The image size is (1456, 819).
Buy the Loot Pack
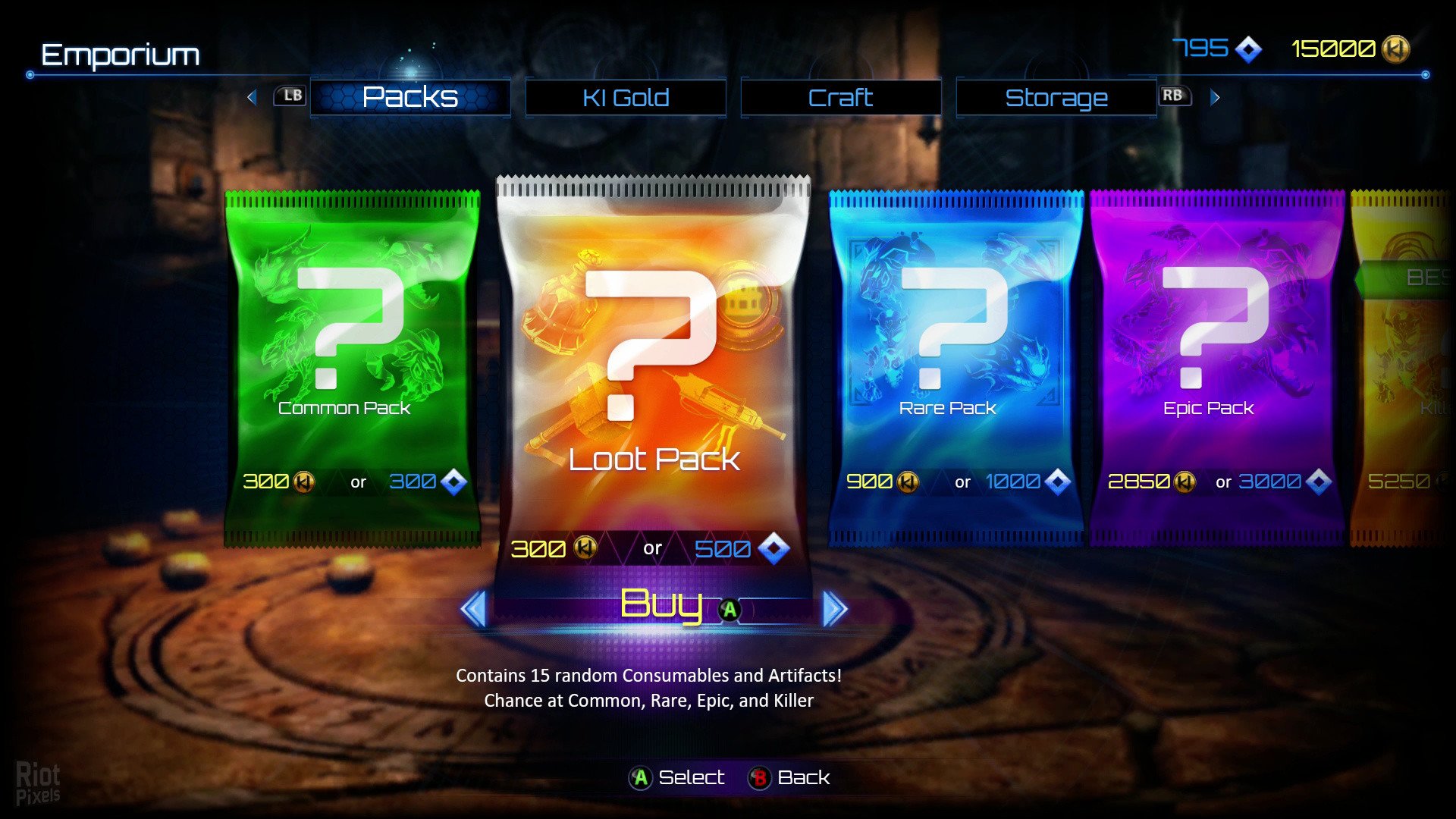tap(661, 607)
